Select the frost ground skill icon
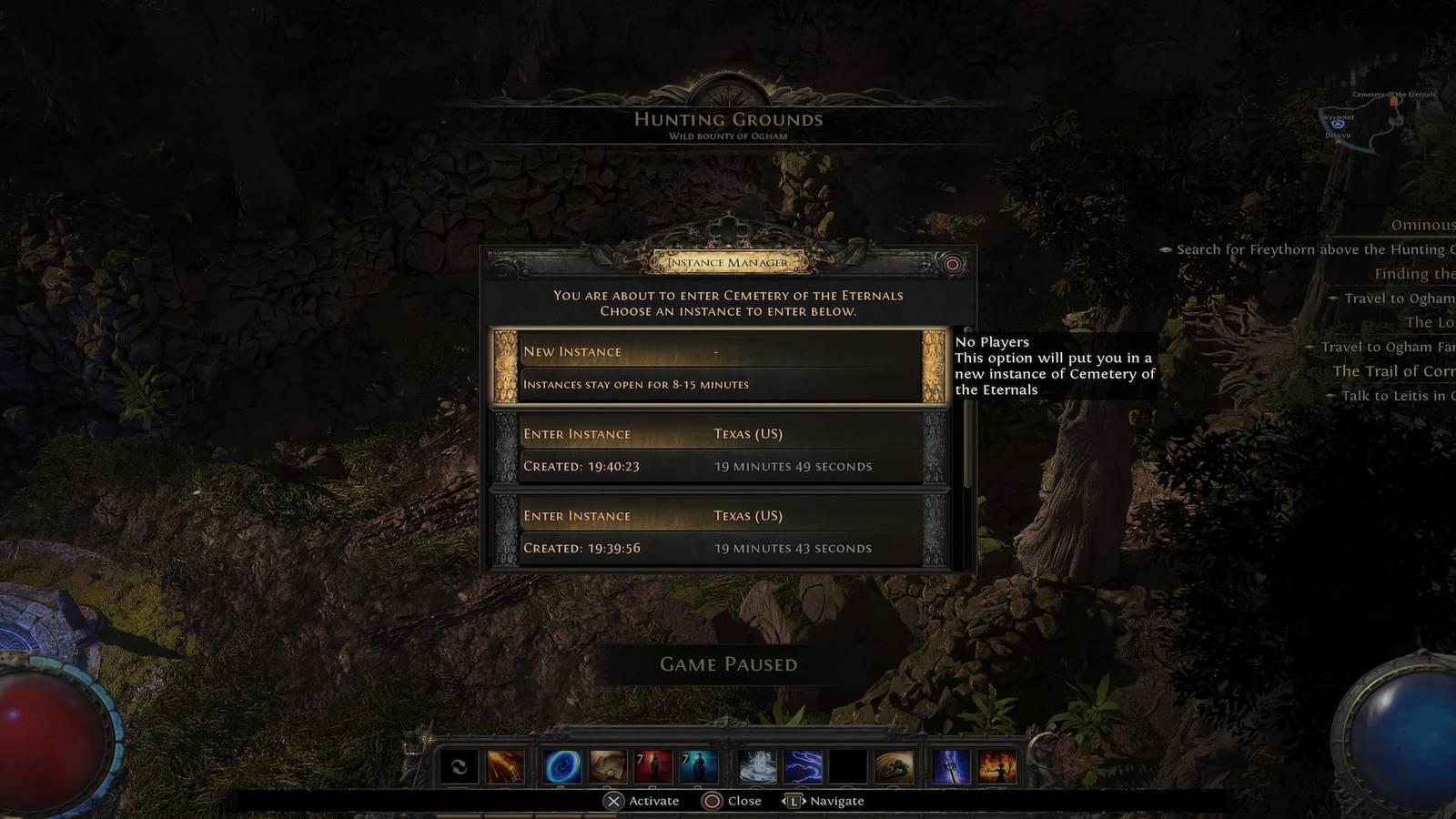This screenshot has width=1456, height=819. coord(758,767)
